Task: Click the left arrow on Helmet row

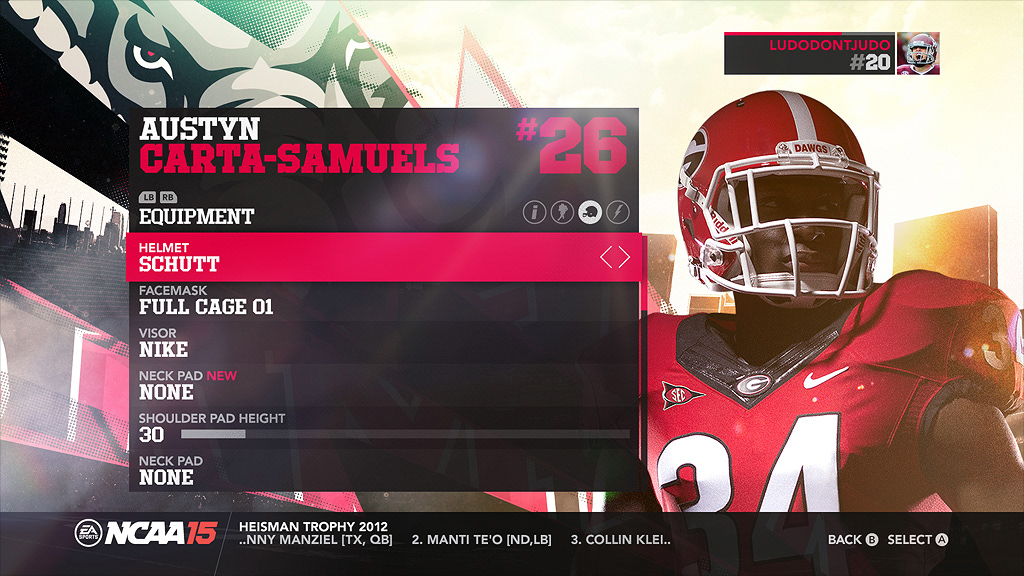Action: [606, 258]
